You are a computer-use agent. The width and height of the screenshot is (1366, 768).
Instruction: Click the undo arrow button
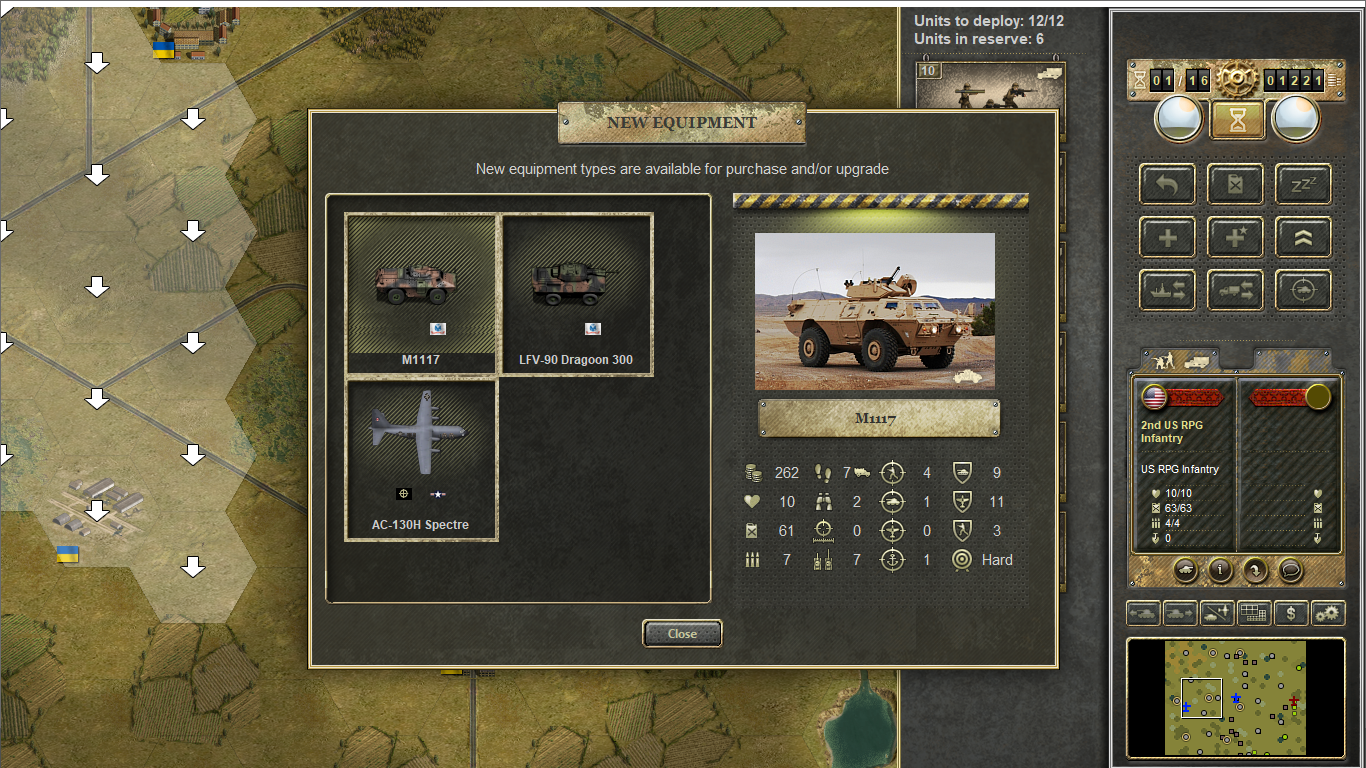click(1167, 184)
